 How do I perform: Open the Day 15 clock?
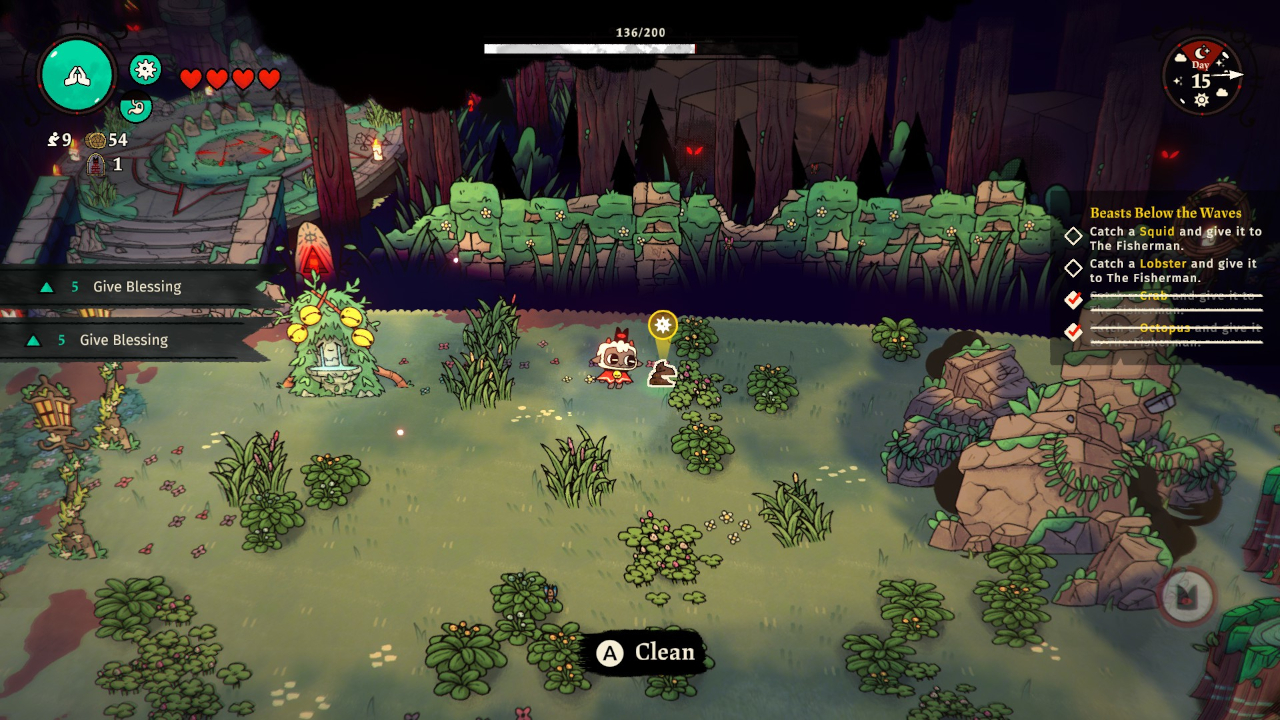[x=1202, y=77]
